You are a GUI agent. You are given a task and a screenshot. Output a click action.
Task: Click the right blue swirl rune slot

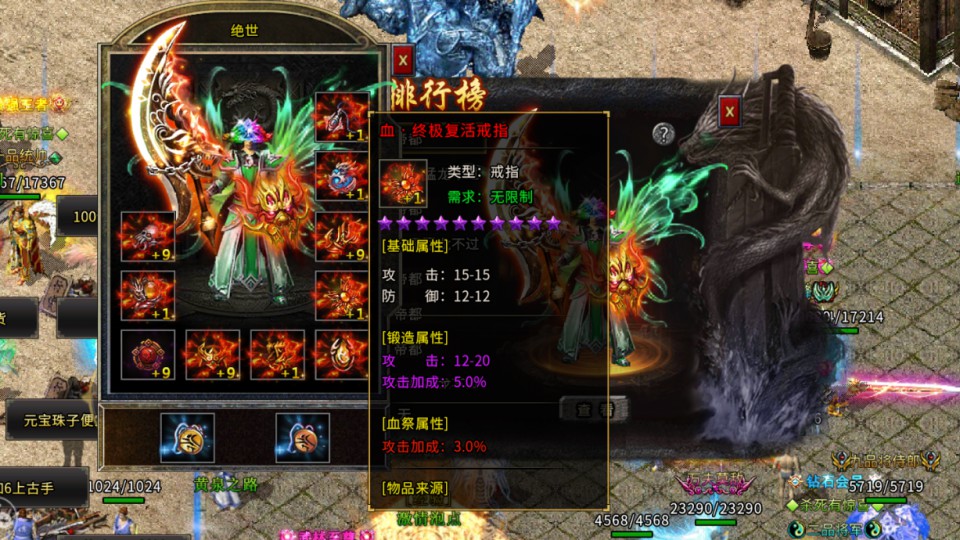point(302,438)
